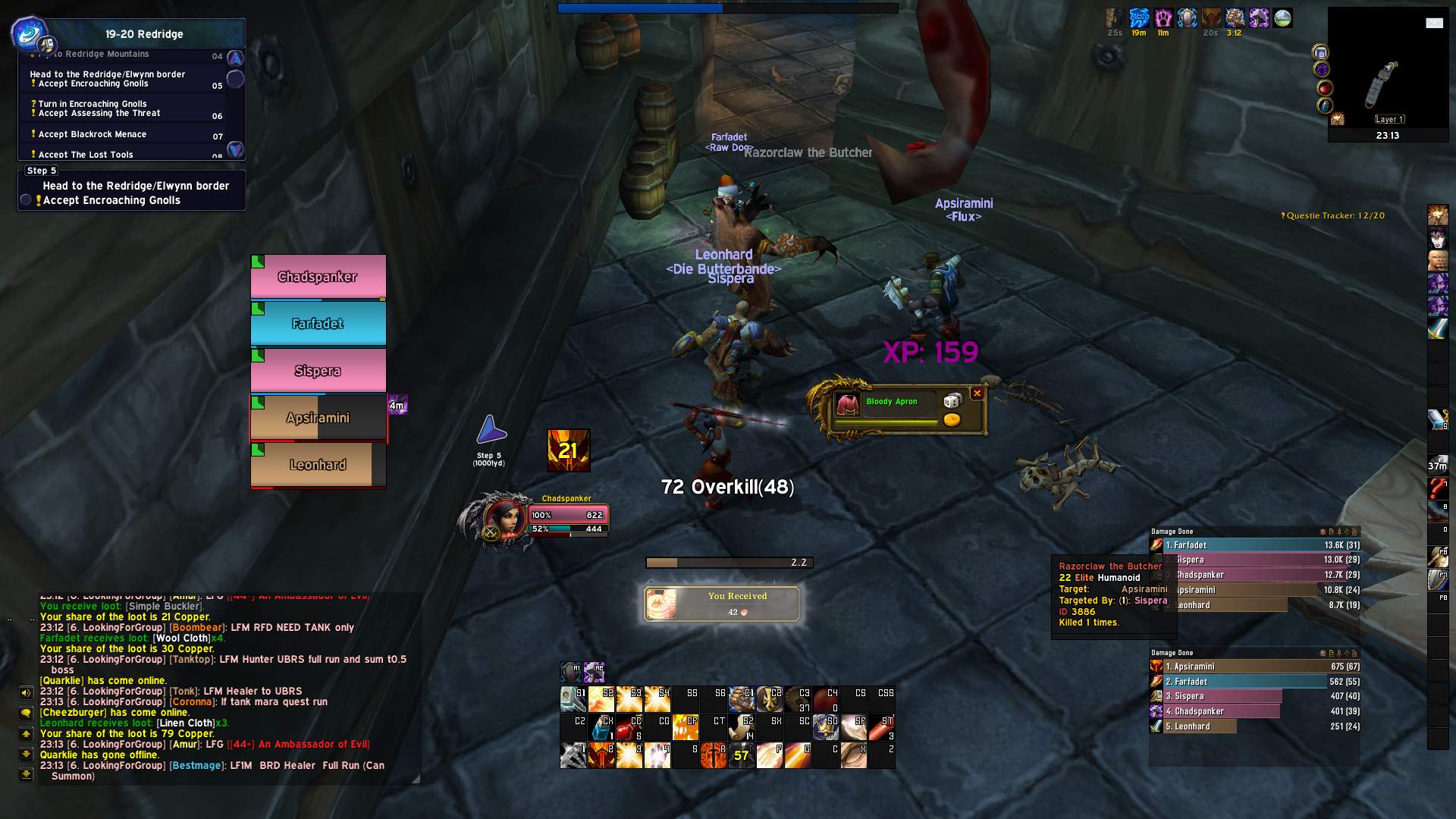Activate the glowing hand ability on key 4
Screen dimensions: 1456x819
click(x=657, y=755)
